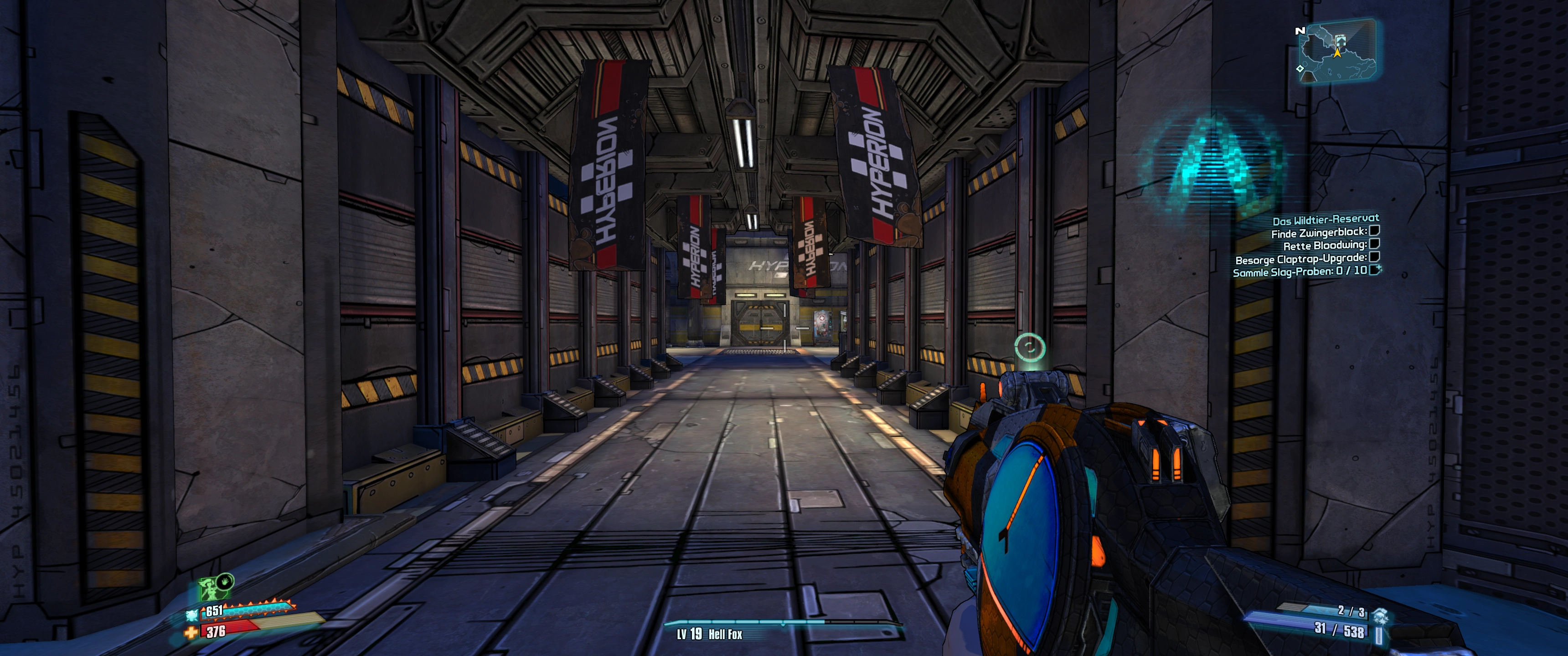
Task: Open the minimap in the corner
Action: [x=1337, y=51]
